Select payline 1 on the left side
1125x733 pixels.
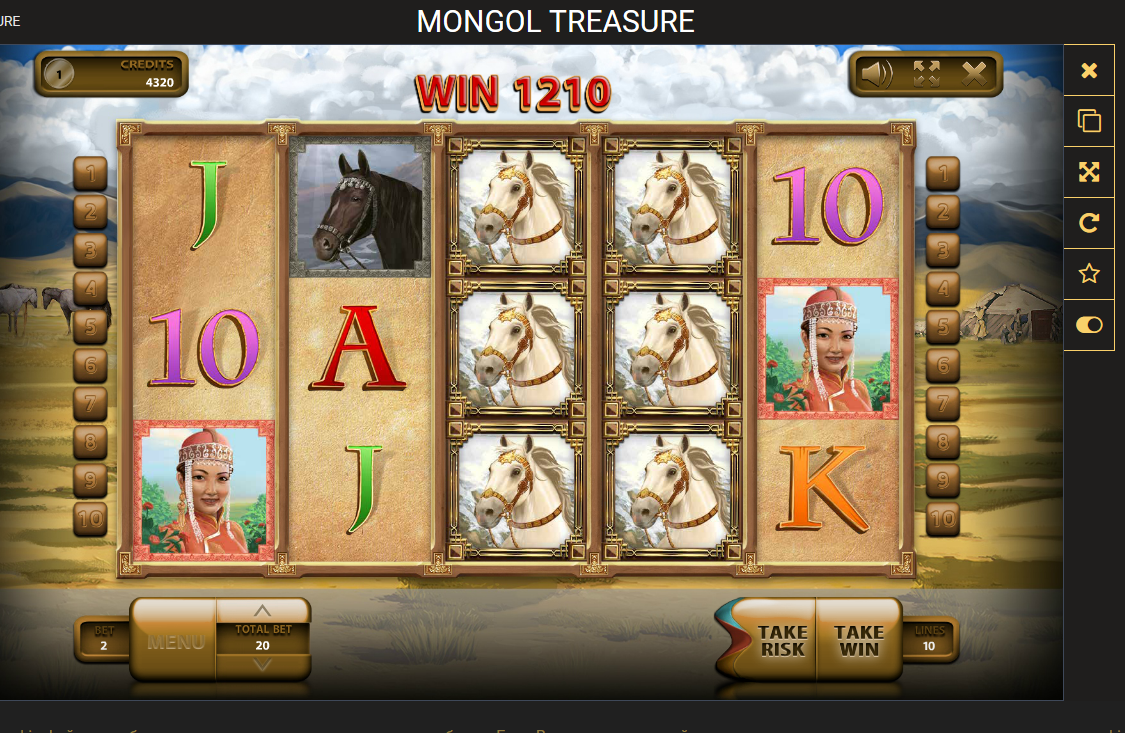pos(90,174)
